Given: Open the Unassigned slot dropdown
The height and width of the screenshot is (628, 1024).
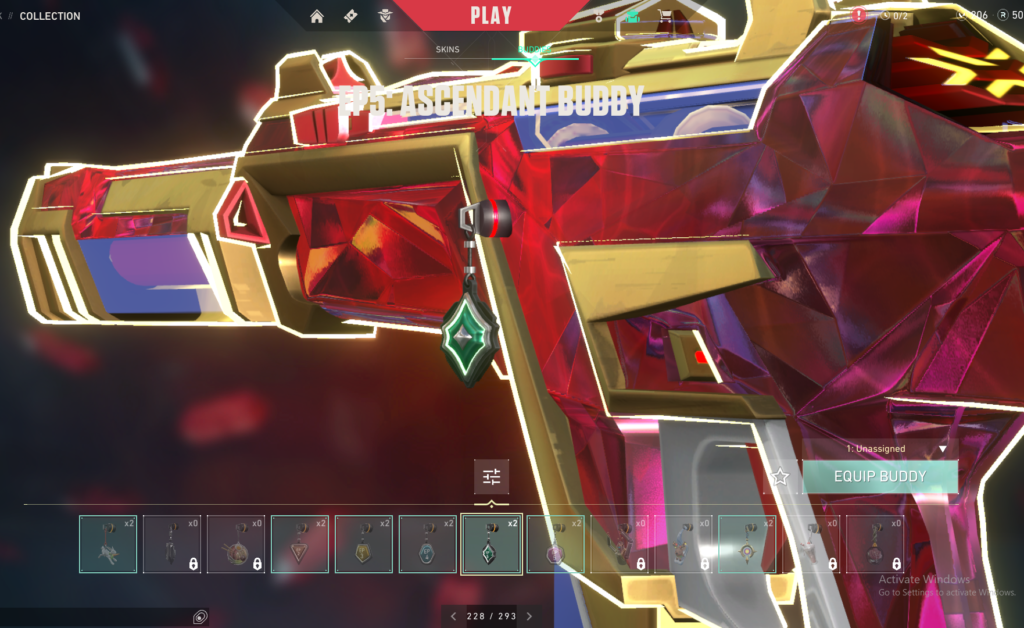Looking at the screenshot, I should tap(880, 449).
